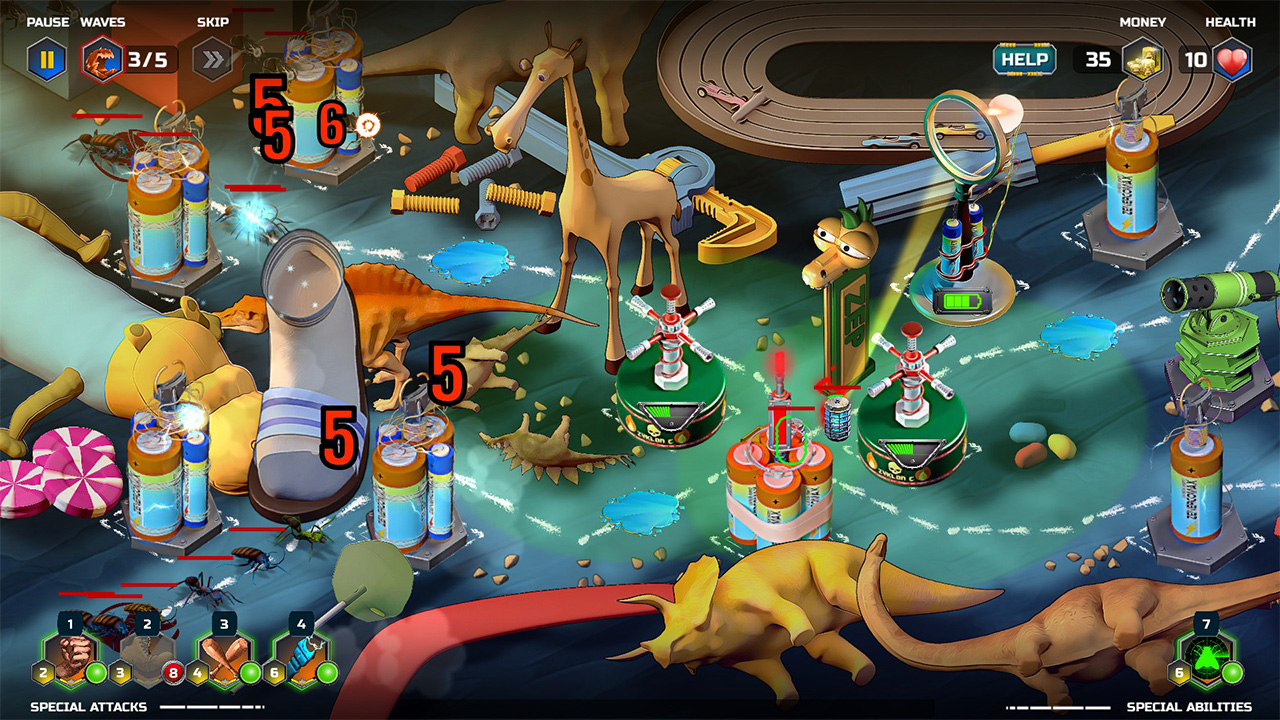Viewport: 1280px width, 720px height.
Task: Toggle the green ready light on ability 1
Action: [96, 672]
